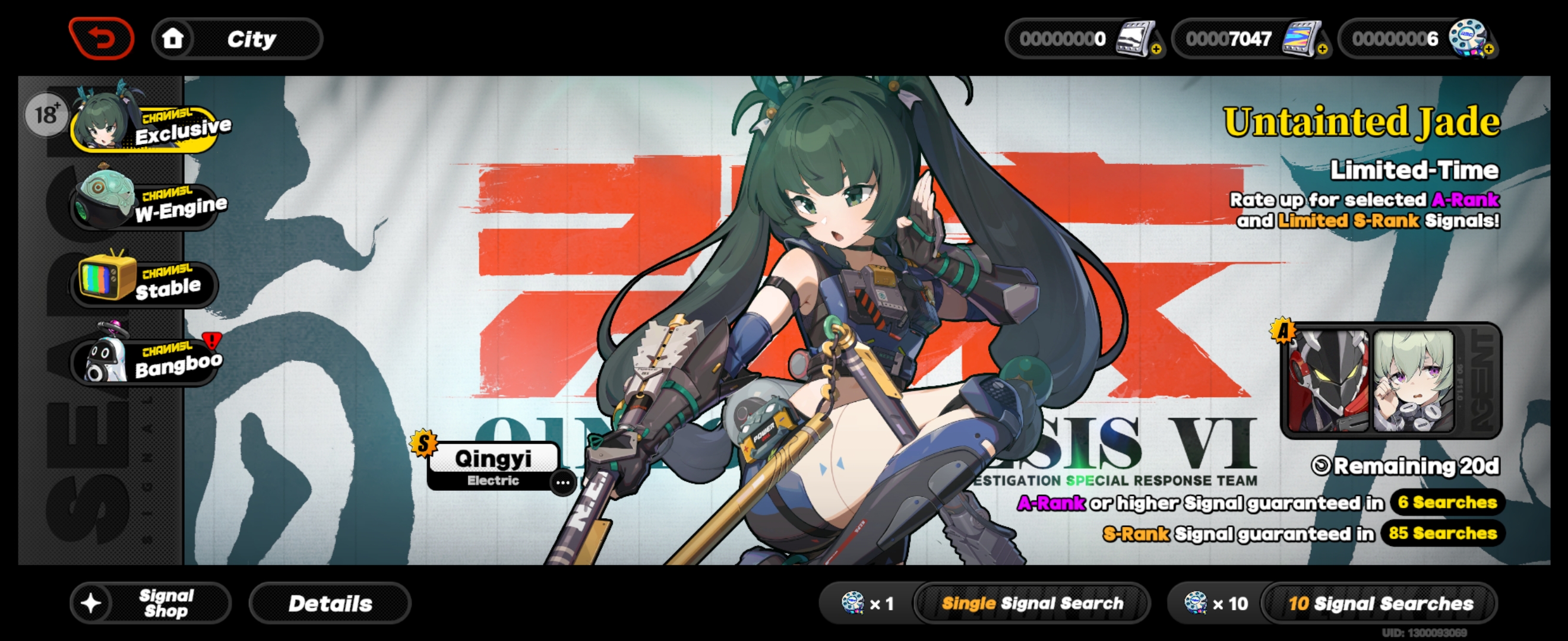Open the City home screen icon
The width and height of the screenshot is (1568, 641).
coord(175,38)
